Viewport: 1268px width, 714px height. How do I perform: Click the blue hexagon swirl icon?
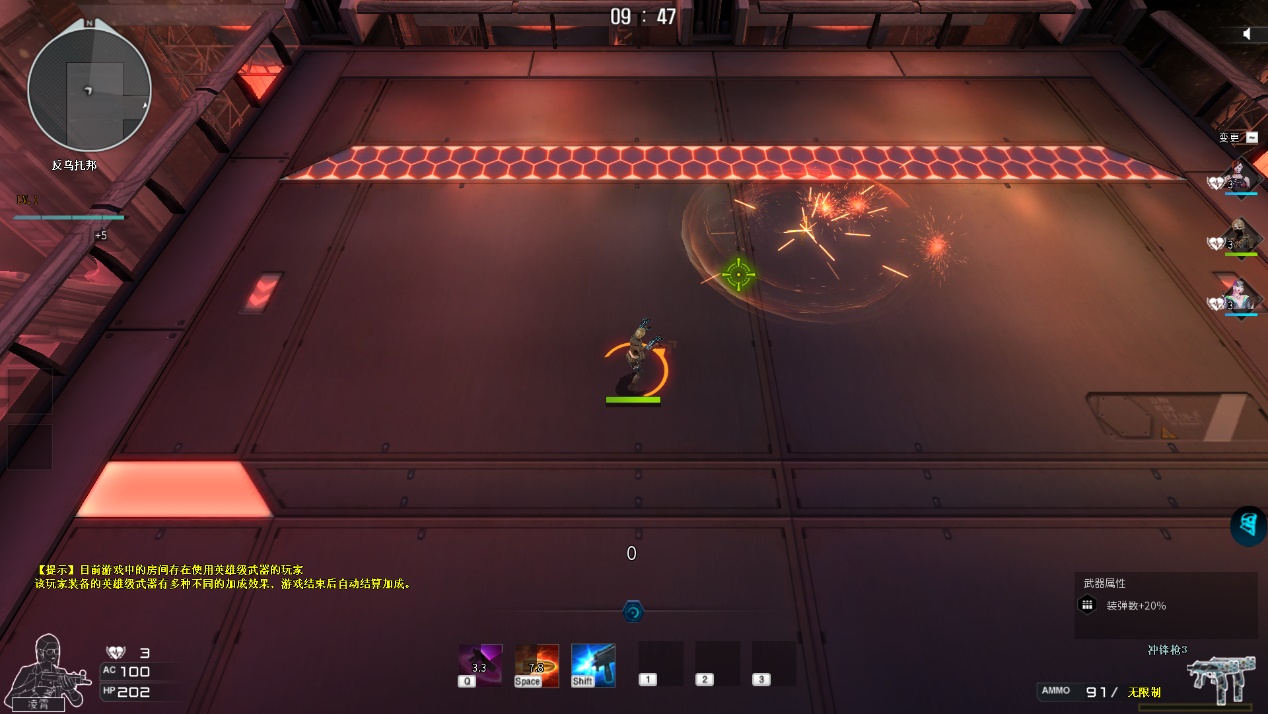[633, 611]
